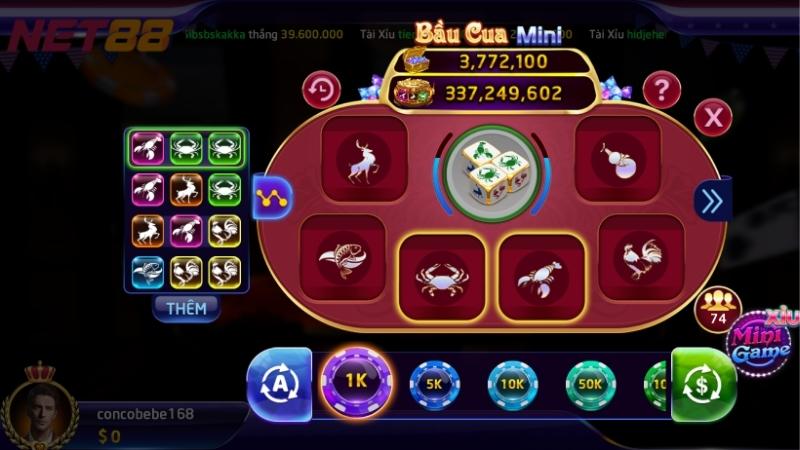
Task: Show the bet history clock icon
Action: coord(321,90)
